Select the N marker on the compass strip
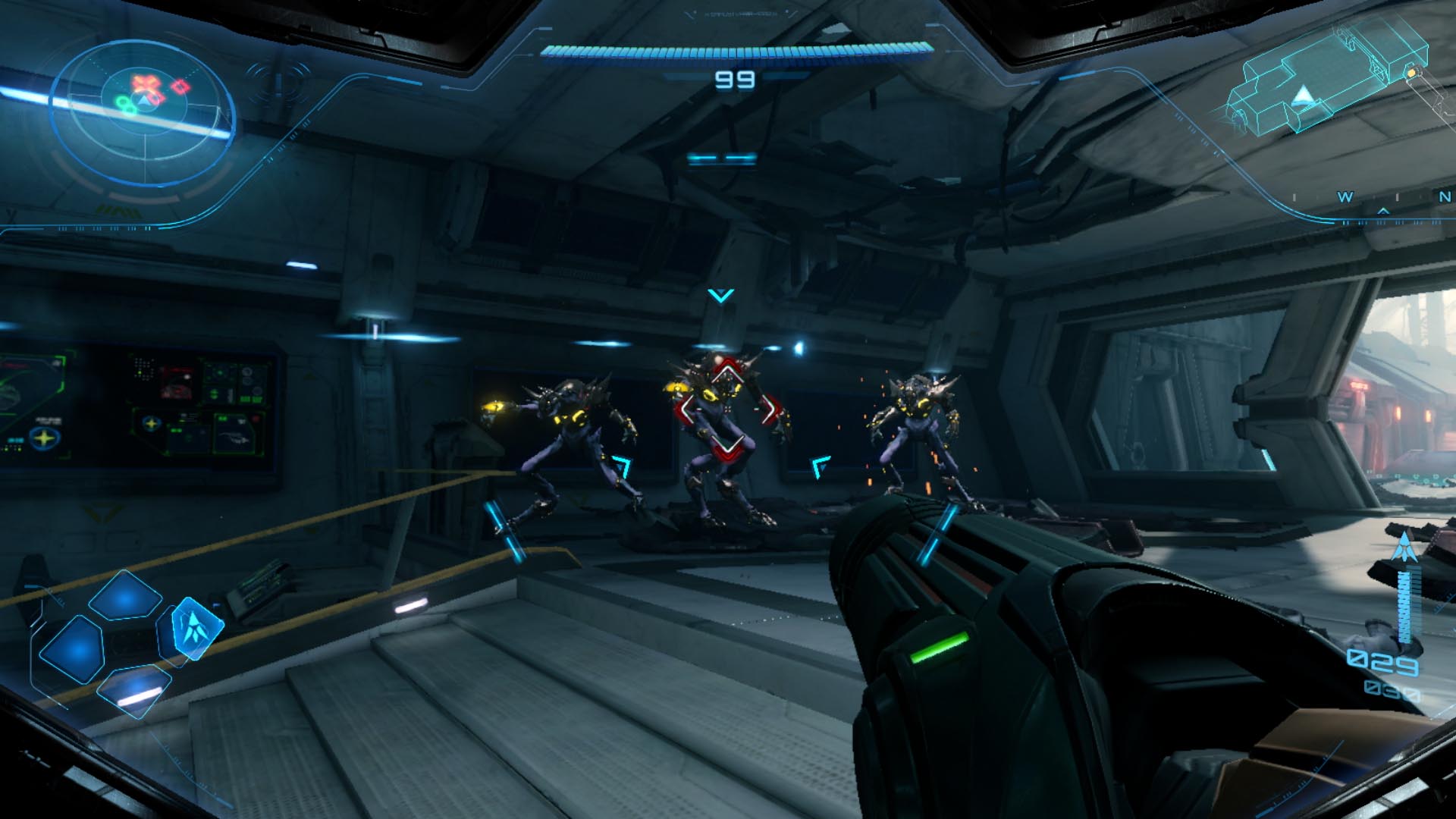Image resolution: width=1456 pixels, height=819 pixels. [x=1444, y=196]
